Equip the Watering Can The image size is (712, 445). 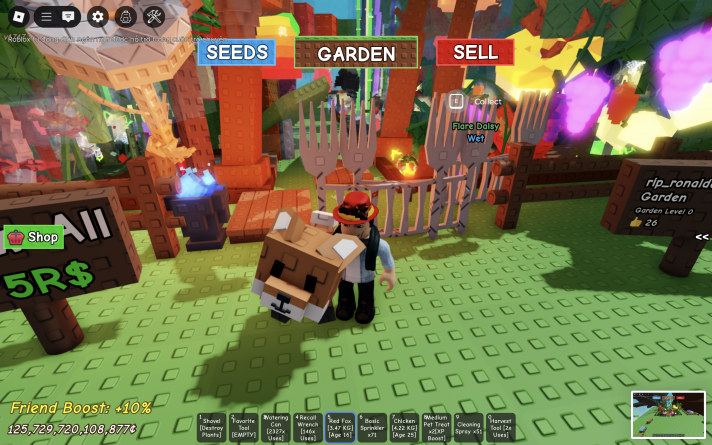coord(275,428)
